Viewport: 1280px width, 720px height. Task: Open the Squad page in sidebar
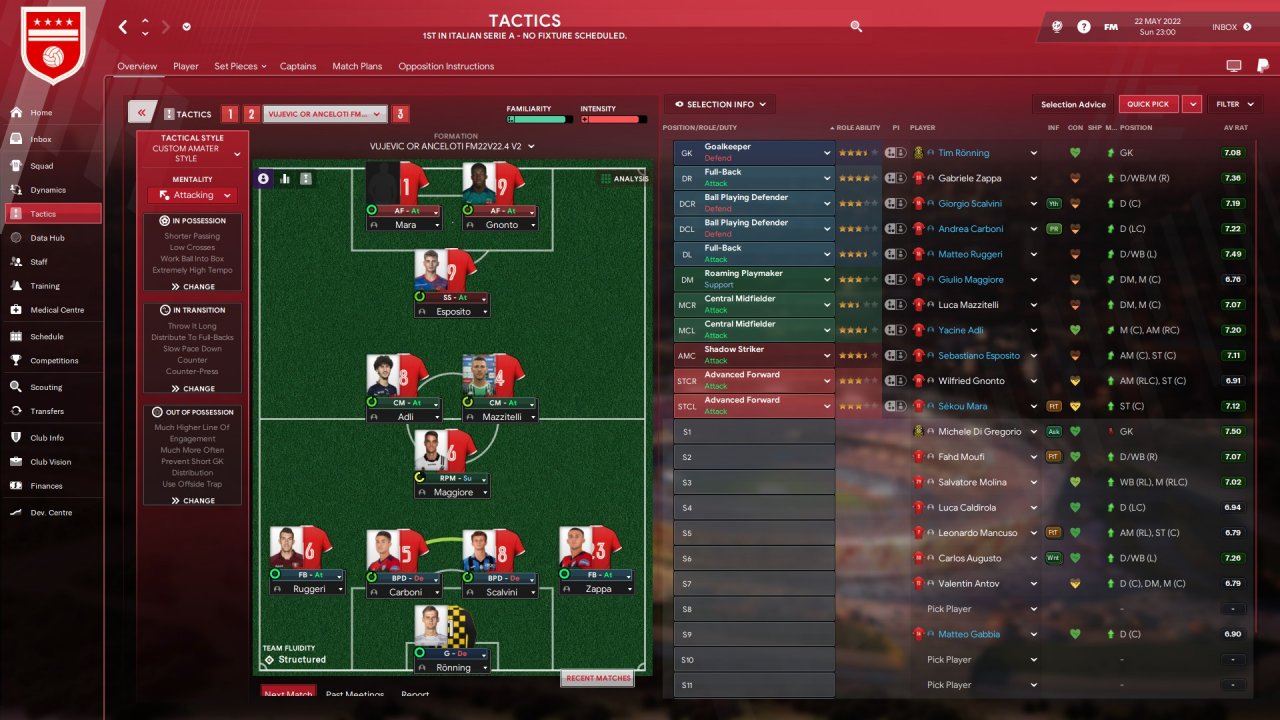pos(41,166)
